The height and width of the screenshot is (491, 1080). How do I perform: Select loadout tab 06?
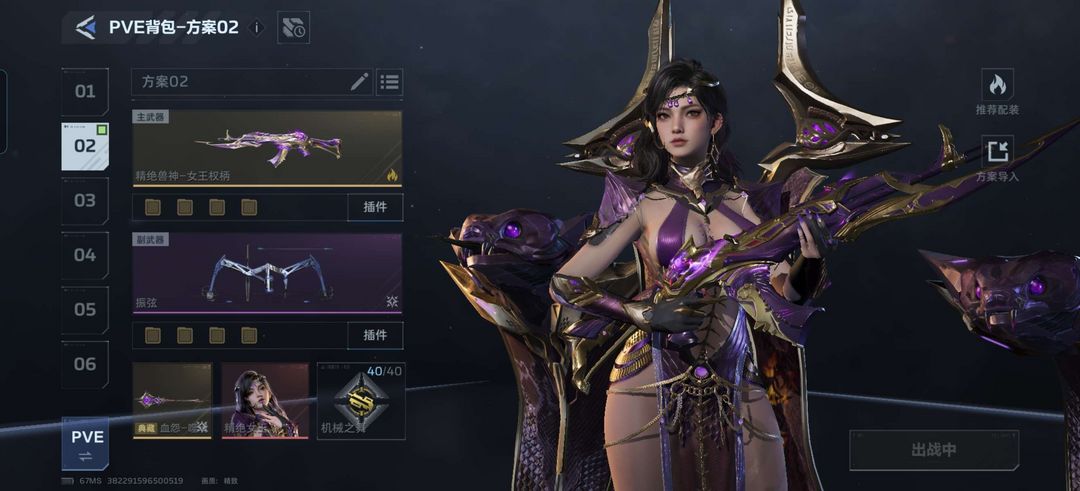click(x=85, y=364)
